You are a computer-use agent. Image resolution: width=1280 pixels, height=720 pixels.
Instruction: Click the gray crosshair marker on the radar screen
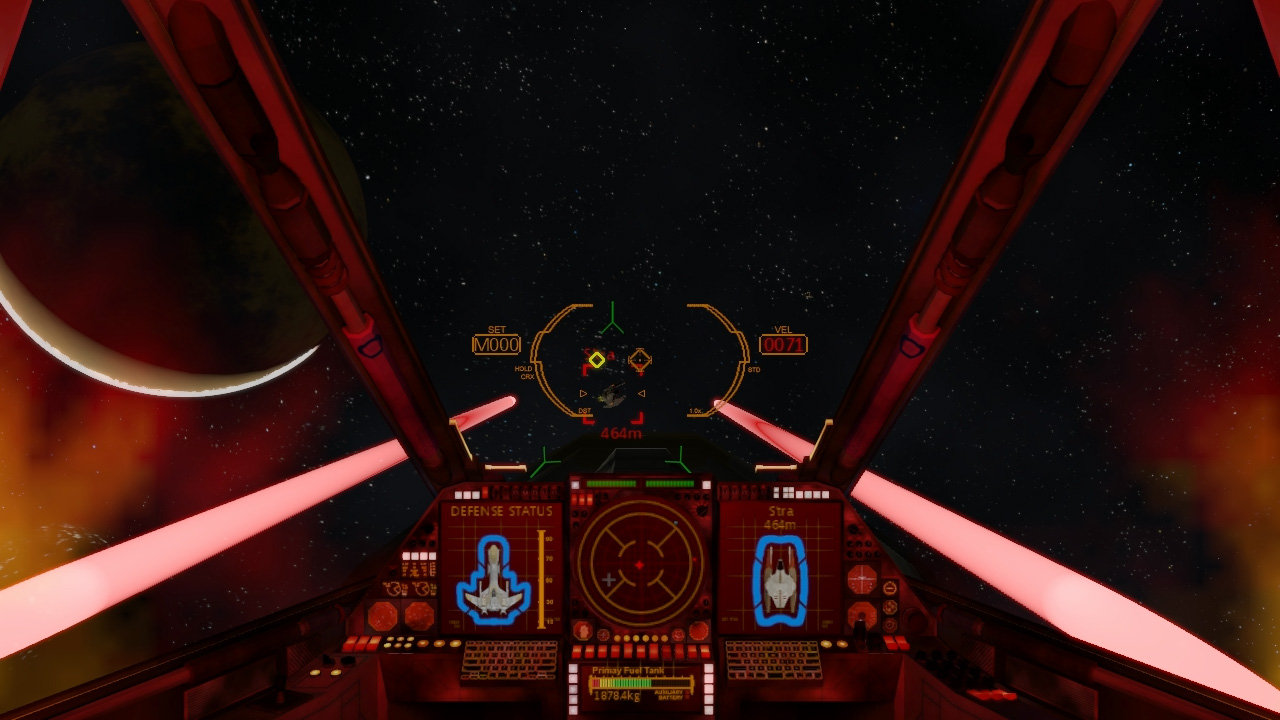pos(609,578)
